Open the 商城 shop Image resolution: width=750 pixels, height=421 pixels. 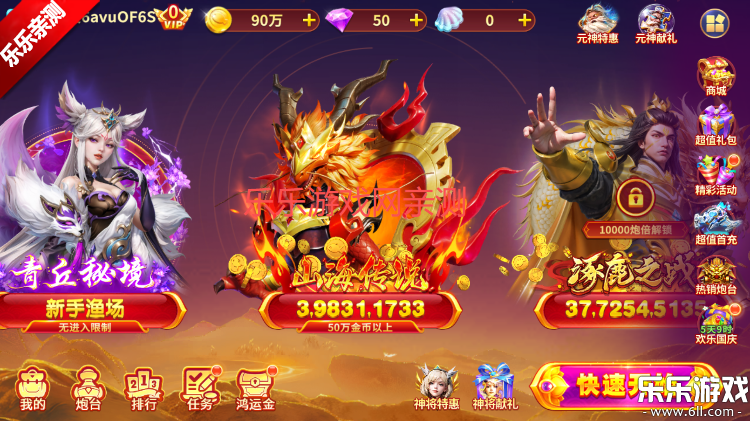pyautogui.click(x=715, y=75)
